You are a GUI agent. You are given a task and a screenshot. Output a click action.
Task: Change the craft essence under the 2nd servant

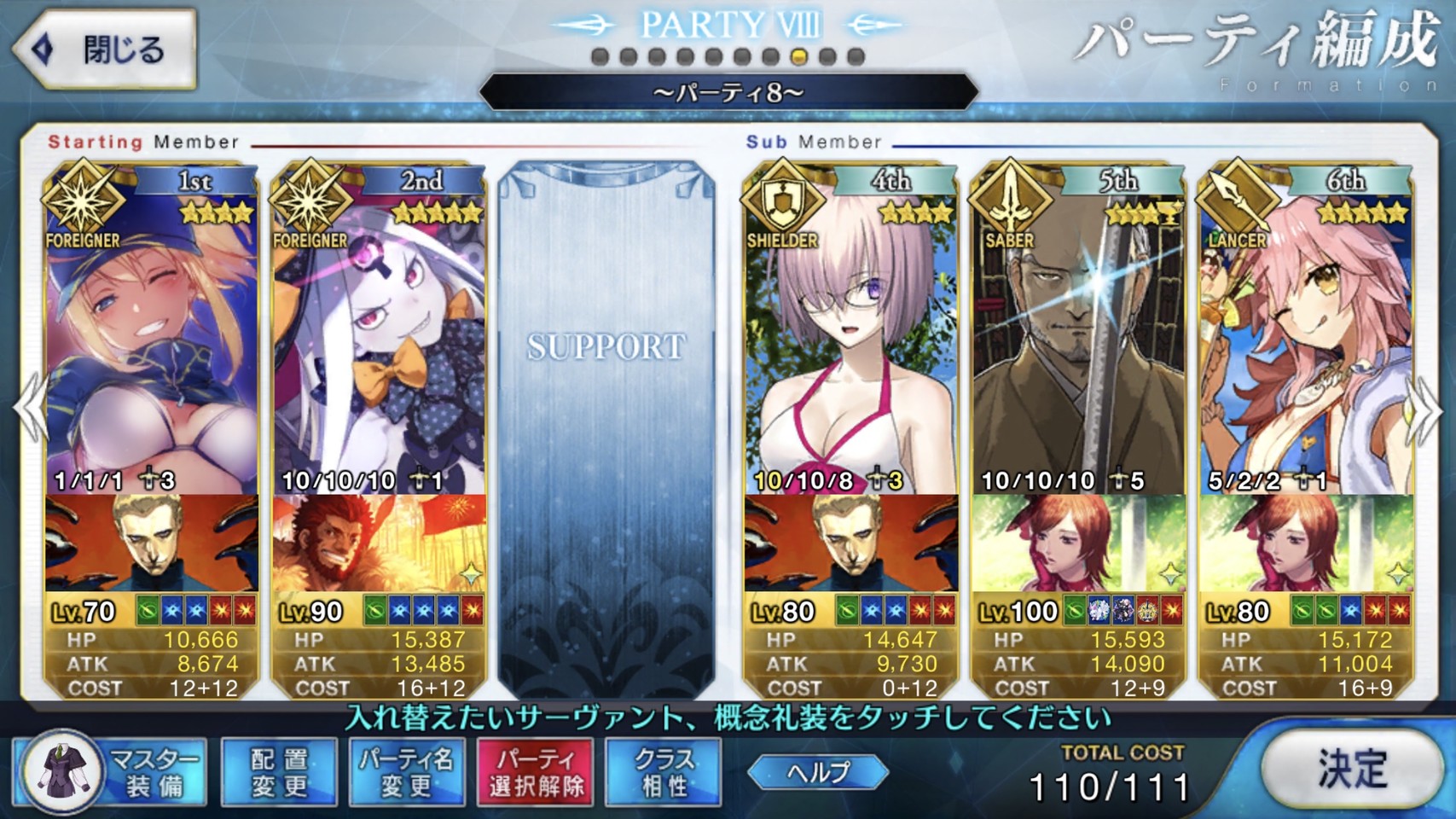[x=379, y=543]
